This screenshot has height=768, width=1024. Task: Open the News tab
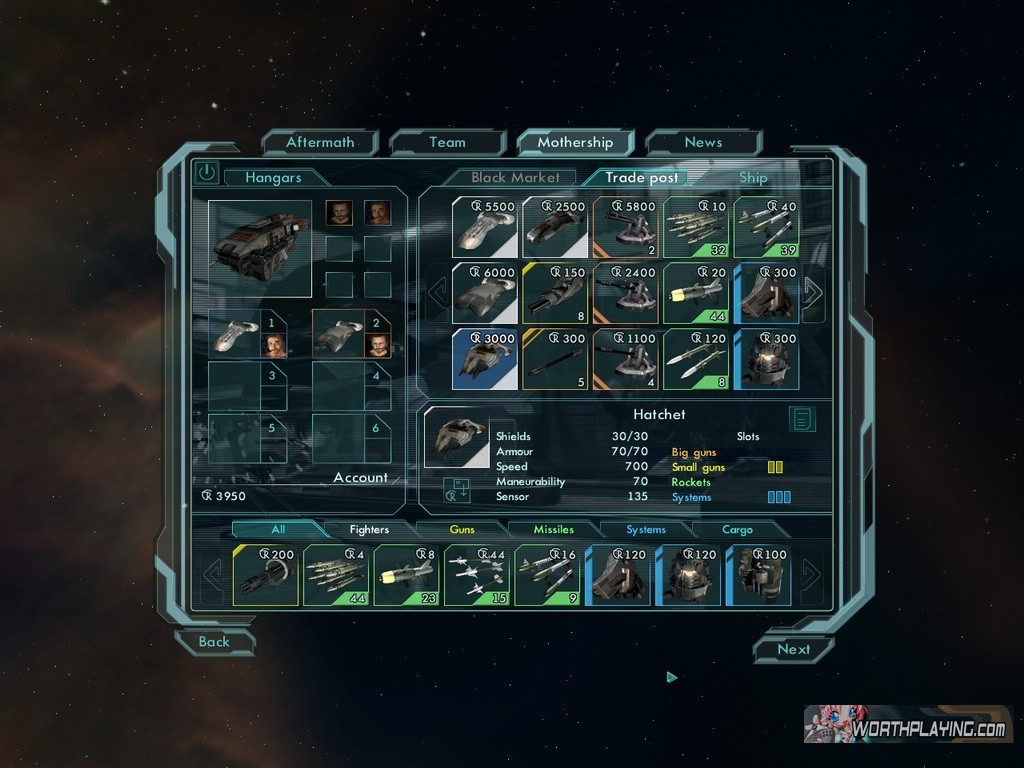(703, 142)
